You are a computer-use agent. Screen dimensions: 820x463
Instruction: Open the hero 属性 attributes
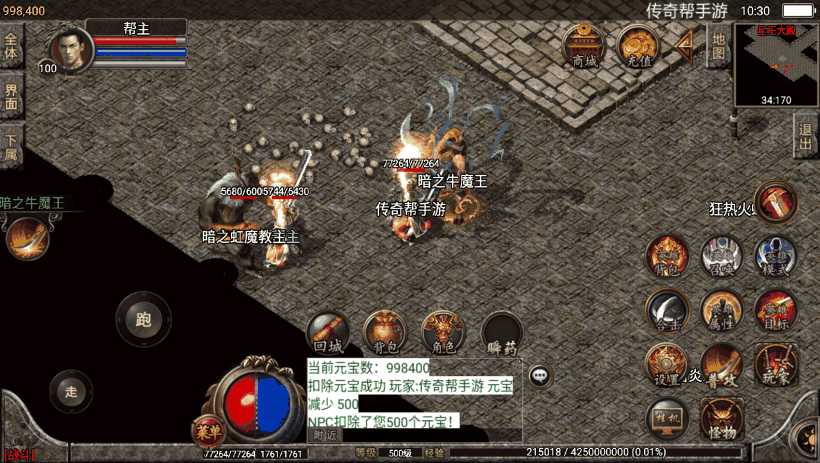point(720,311)
